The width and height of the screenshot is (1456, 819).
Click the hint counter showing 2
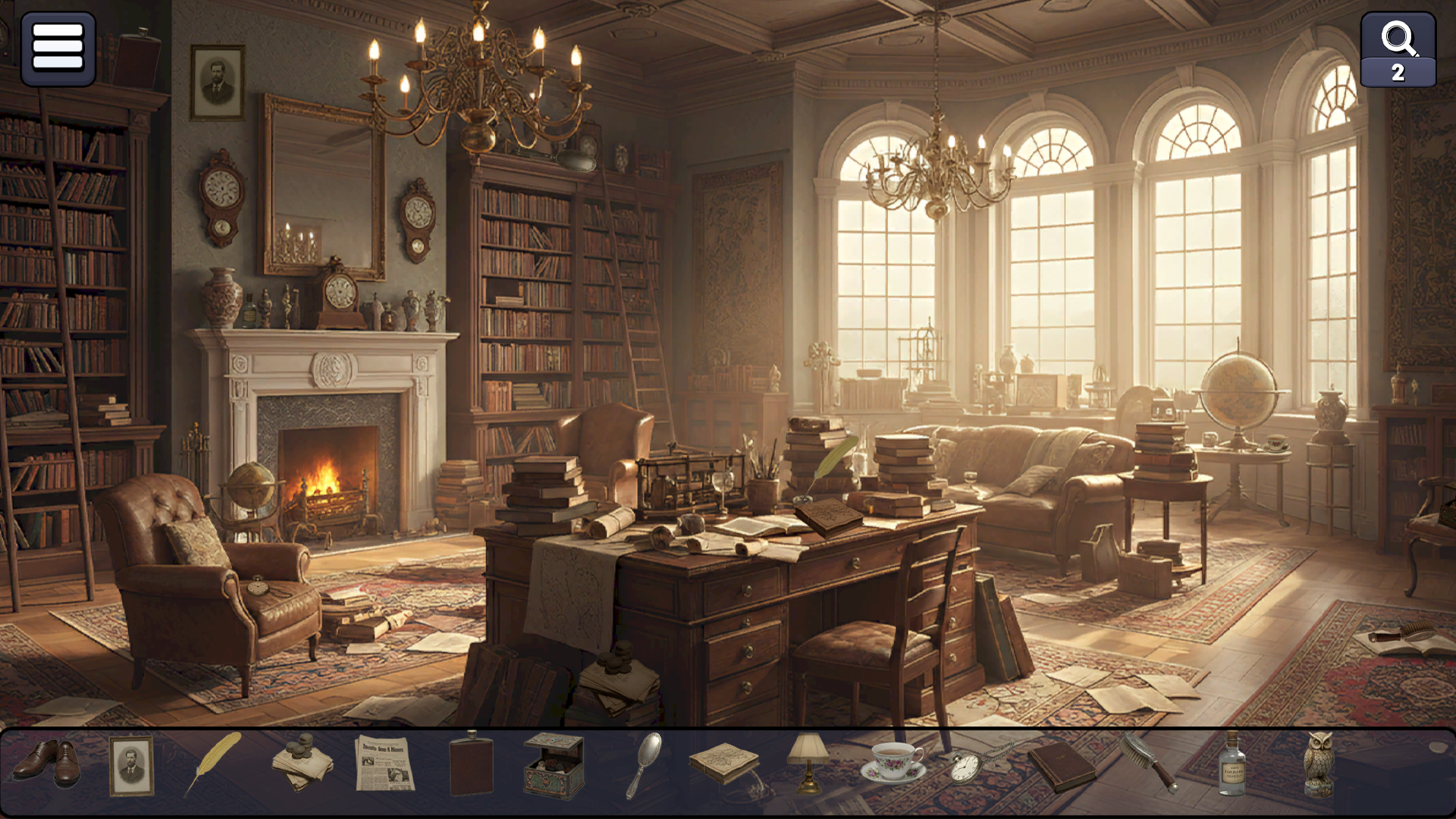pyautogui.click(x=1398, y=72)
